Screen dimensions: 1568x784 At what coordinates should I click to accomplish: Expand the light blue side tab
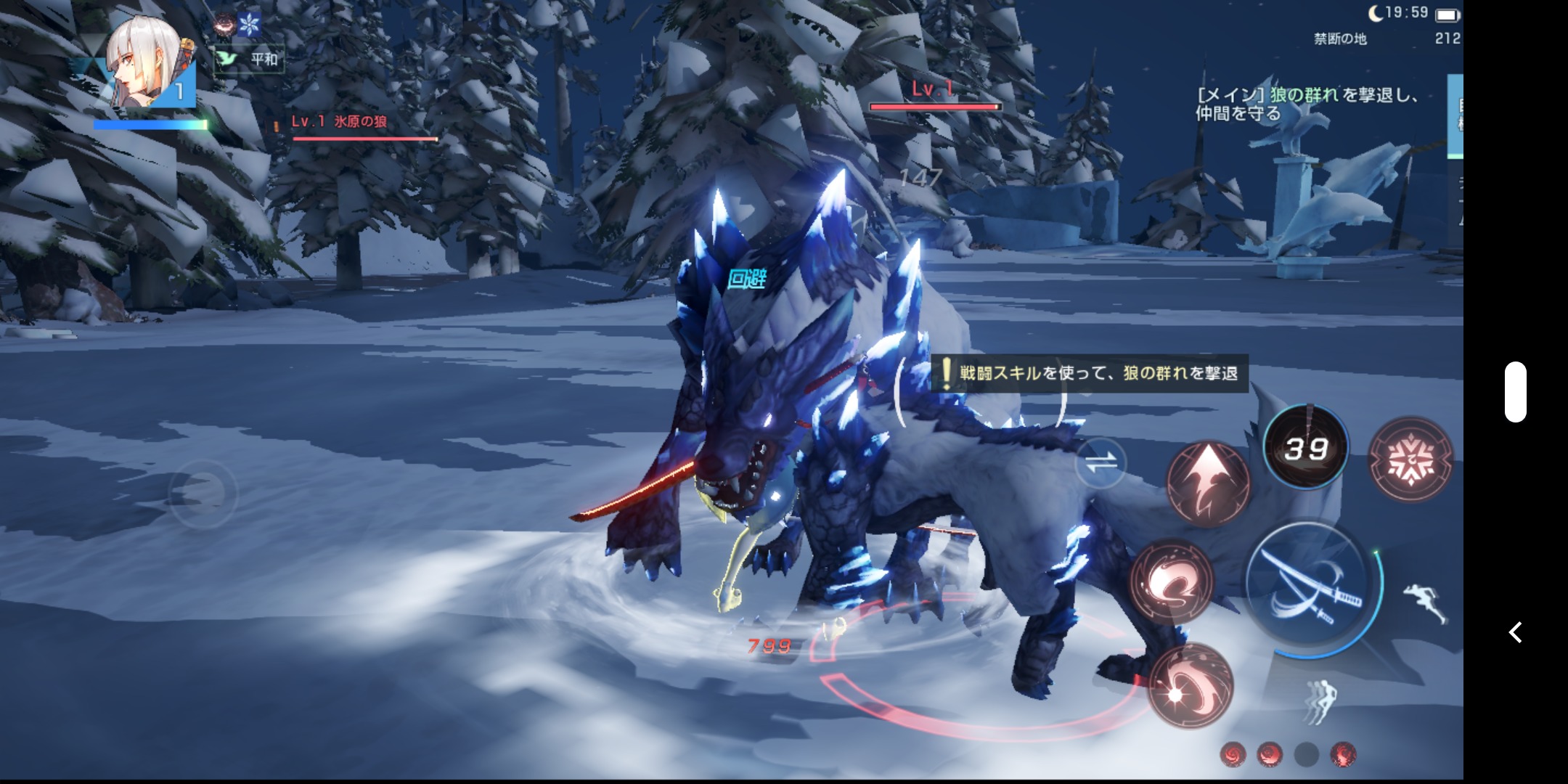[x=1455, y=116]
